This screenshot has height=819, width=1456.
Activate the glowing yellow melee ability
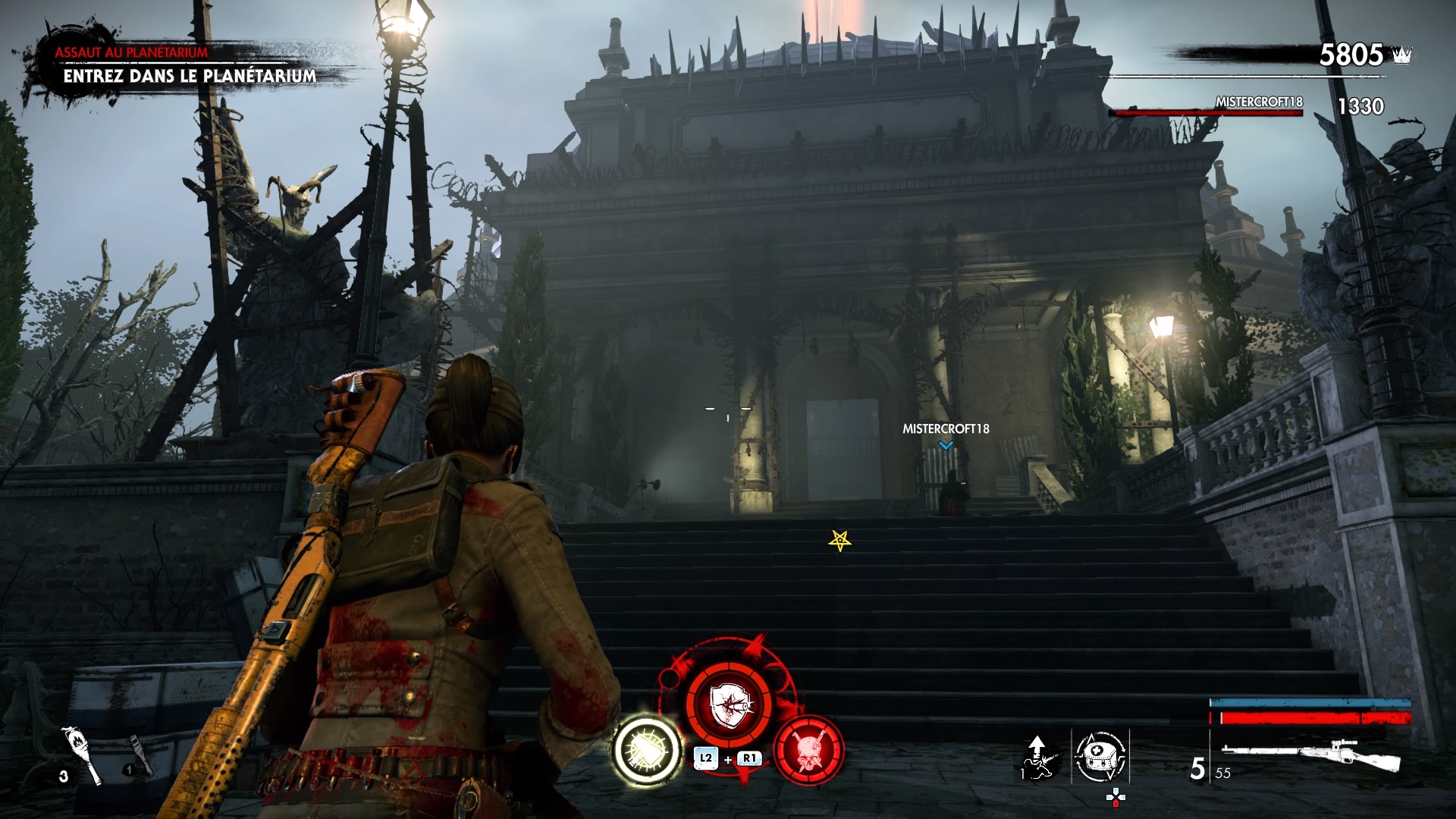click(x=647, y=750)
